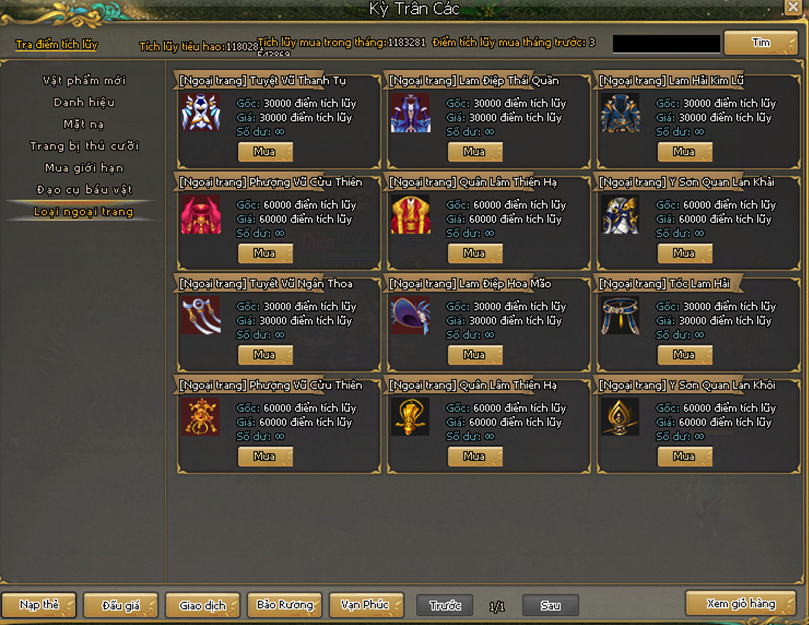Viewport: 809px width, 625px height.
Task: Open the Mua giới hạn category
Action: click(x=84, y=168)
